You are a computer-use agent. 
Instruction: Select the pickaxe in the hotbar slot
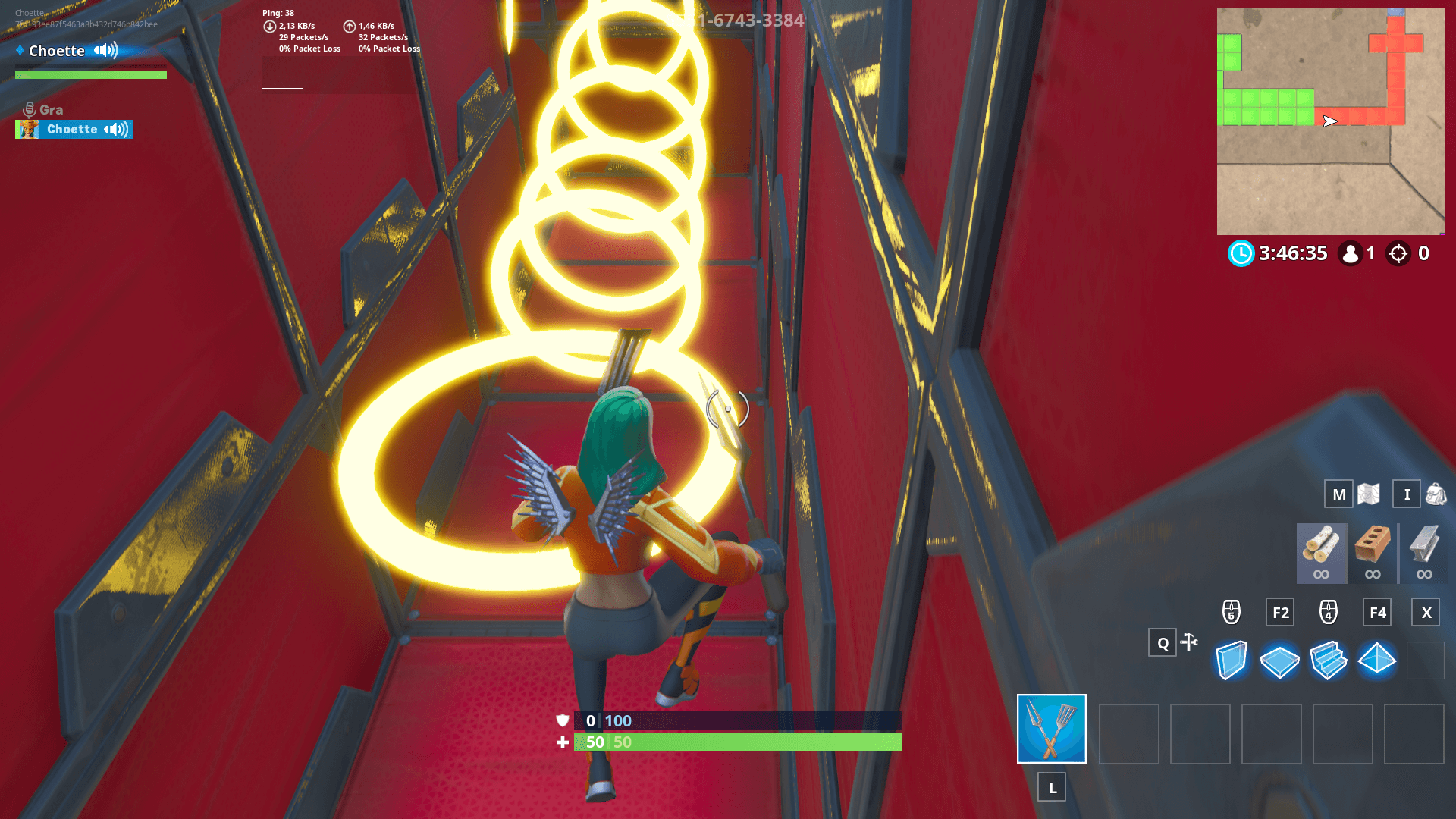coord(1051,729)
